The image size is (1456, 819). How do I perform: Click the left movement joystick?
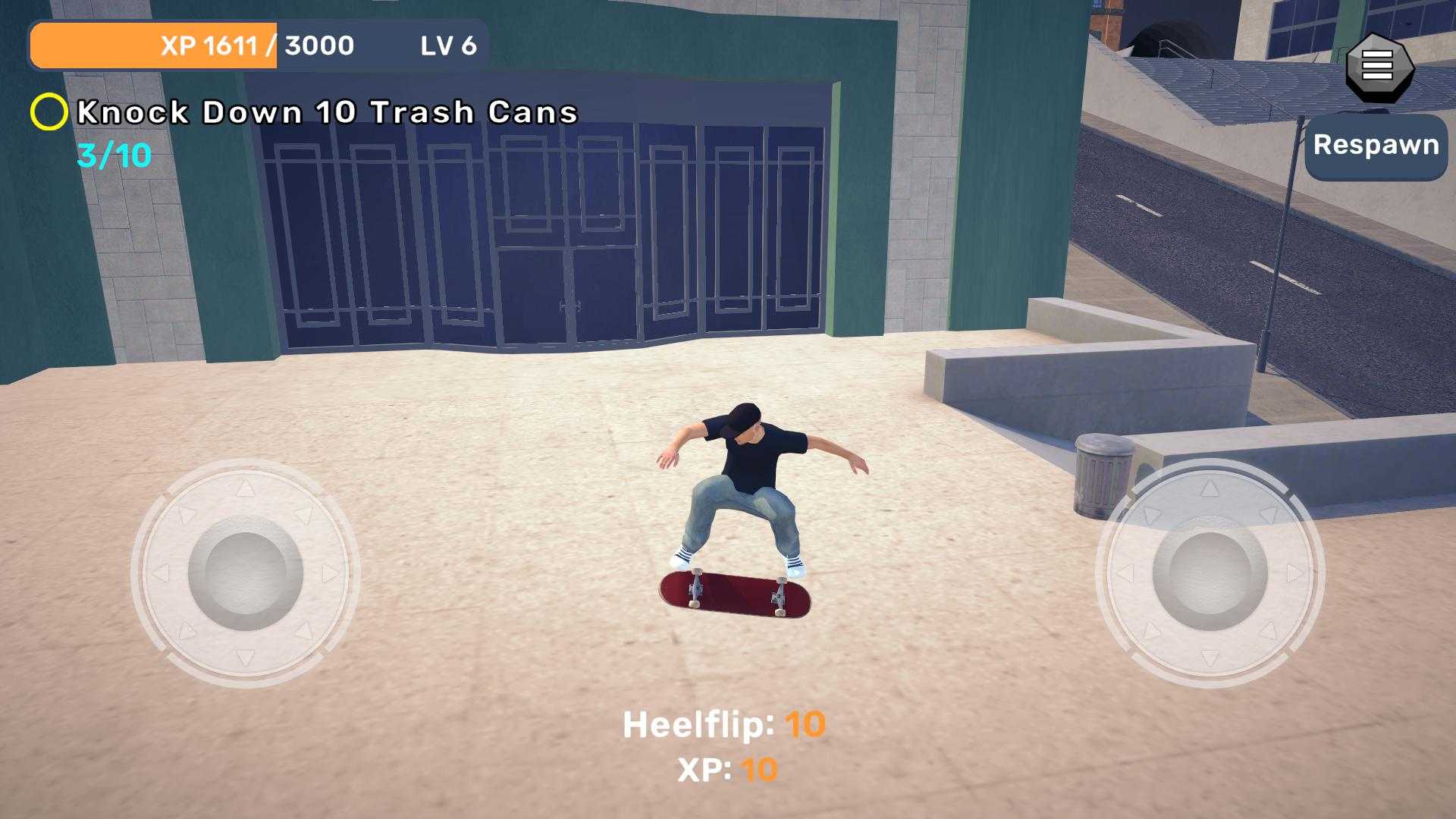[x=245, y=573]
